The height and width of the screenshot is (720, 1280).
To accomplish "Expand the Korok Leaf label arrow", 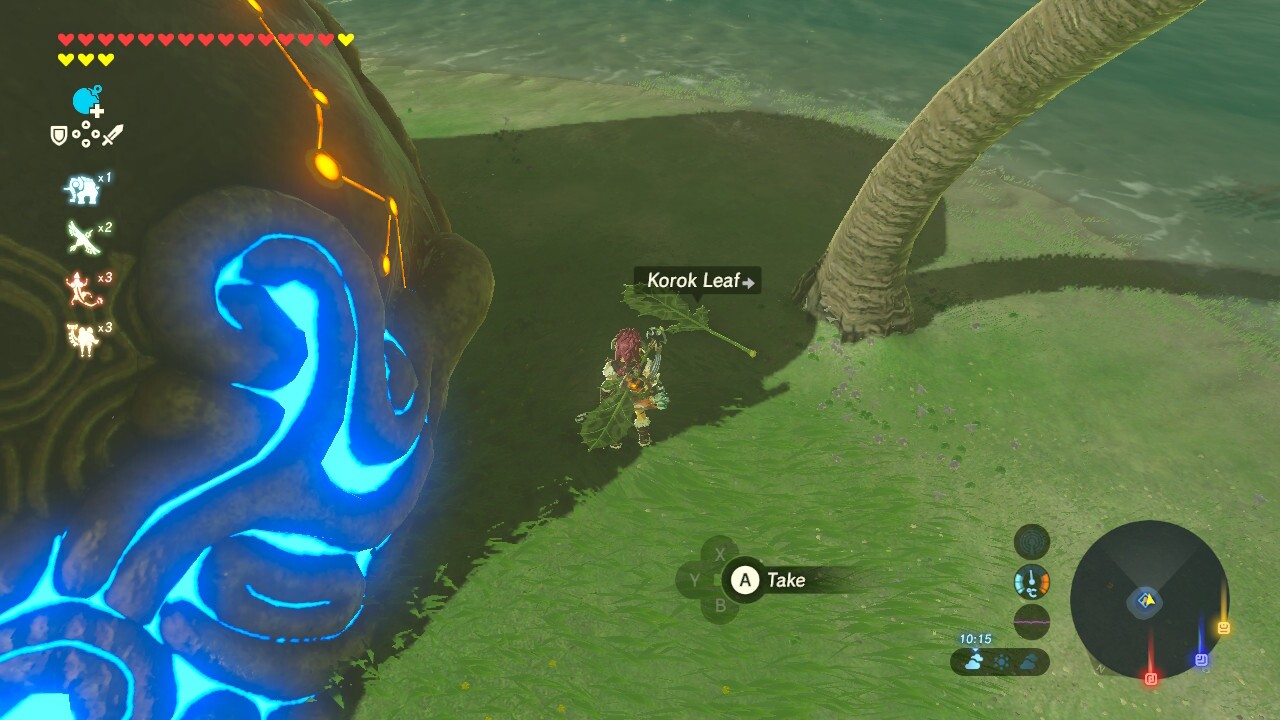I will click(748, 281).
